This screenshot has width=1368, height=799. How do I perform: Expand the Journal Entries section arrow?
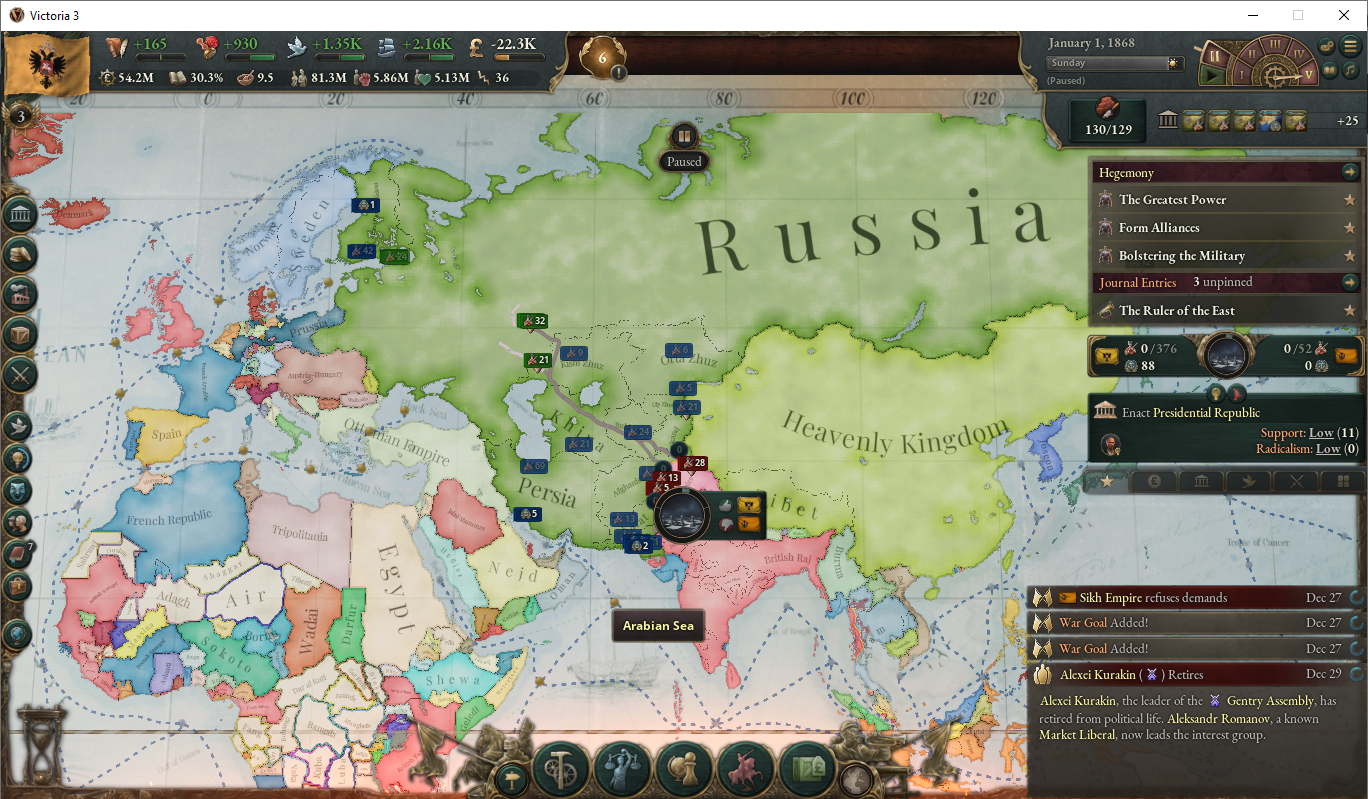(x=1351, y=282)
